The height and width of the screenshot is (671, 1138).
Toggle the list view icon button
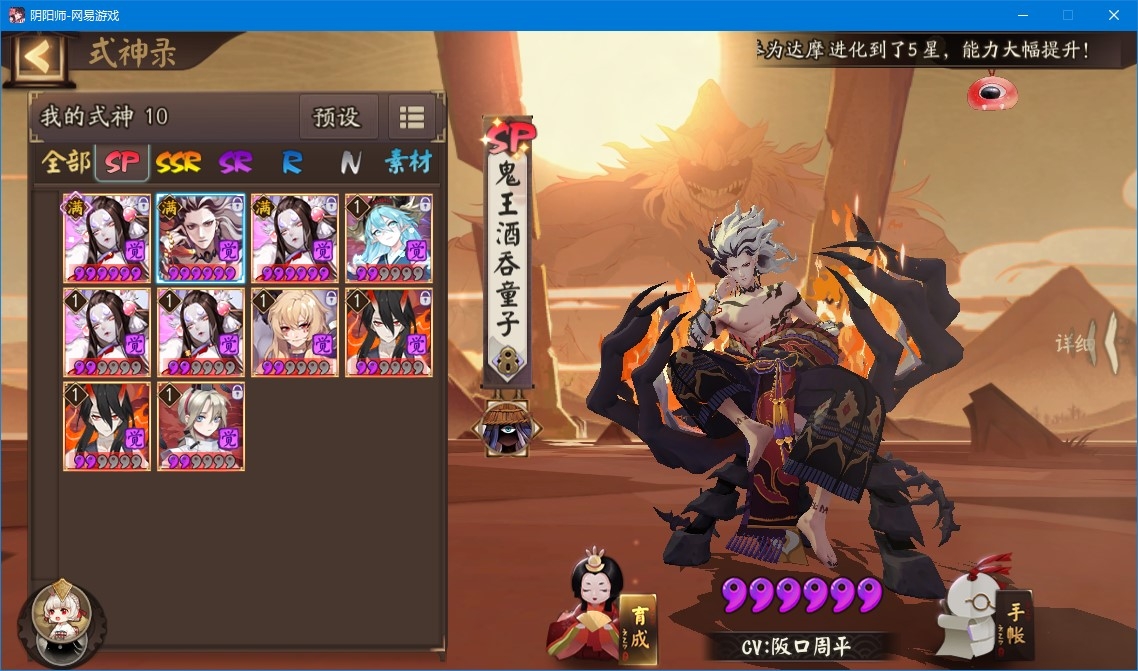click(x=412, y=117)
